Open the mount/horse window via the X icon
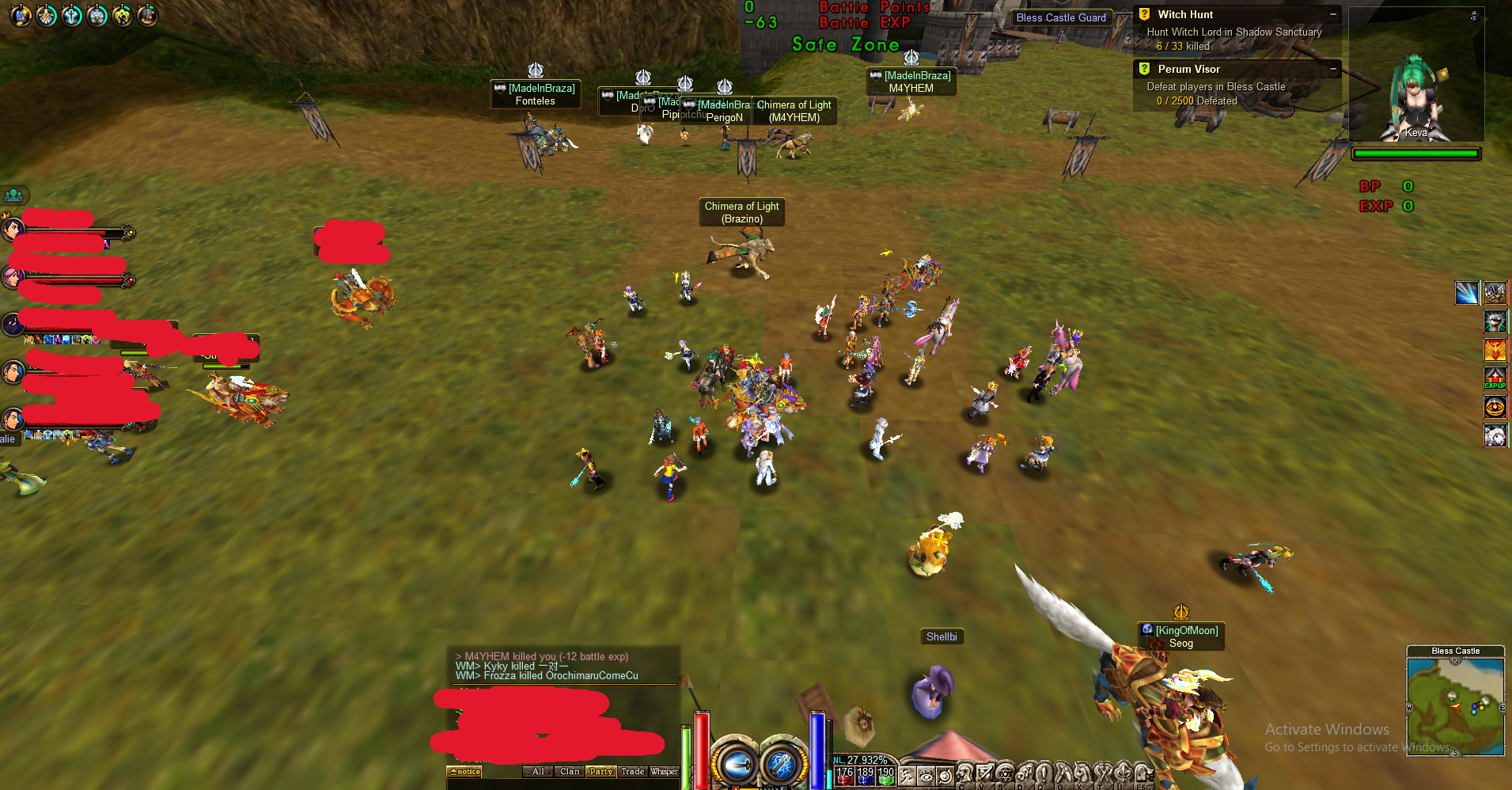Screen dimensions: 1512x790 click(1081, 773)
